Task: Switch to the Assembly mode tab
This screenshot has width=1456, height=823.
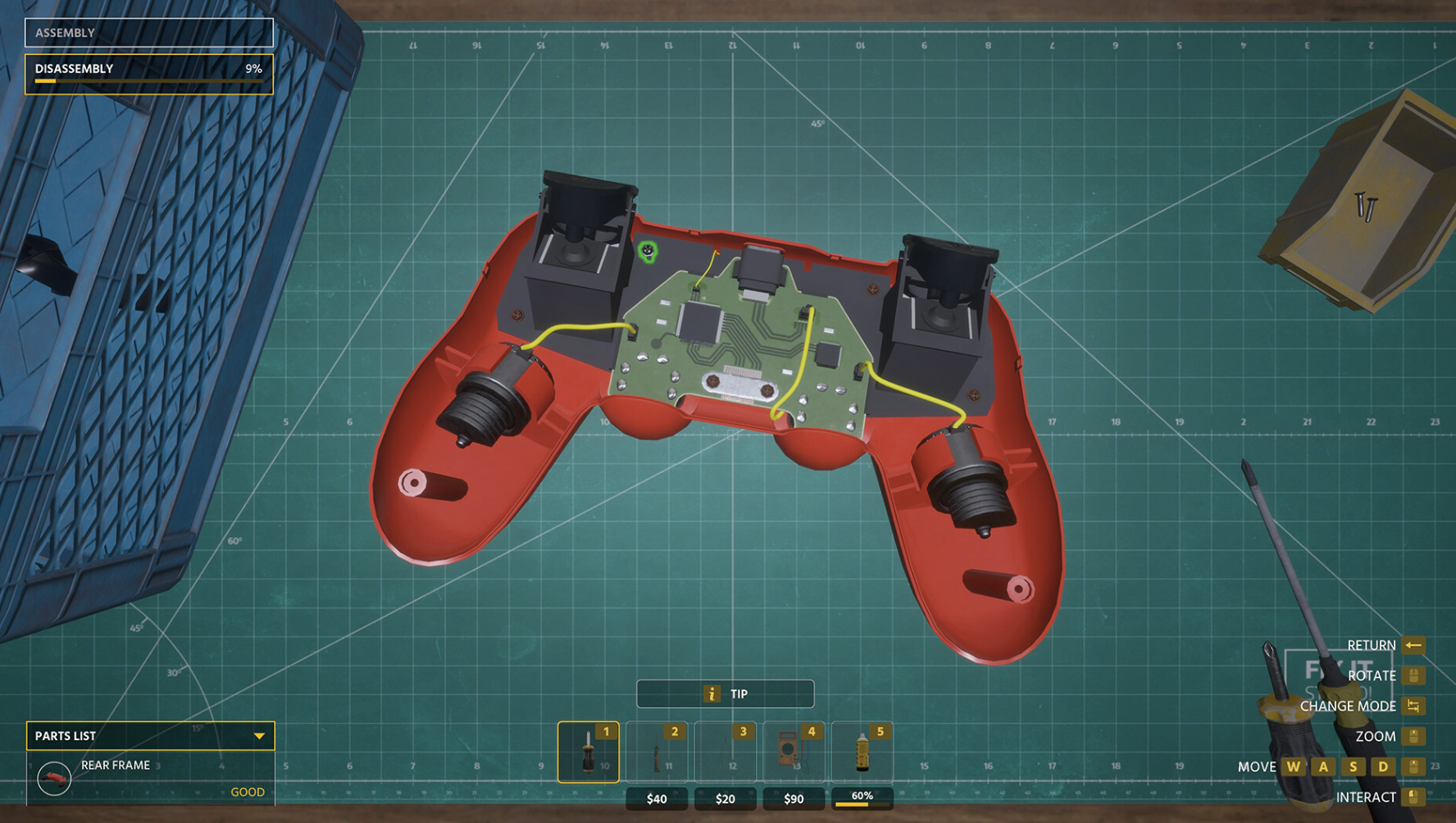Action: click(148, 33)
